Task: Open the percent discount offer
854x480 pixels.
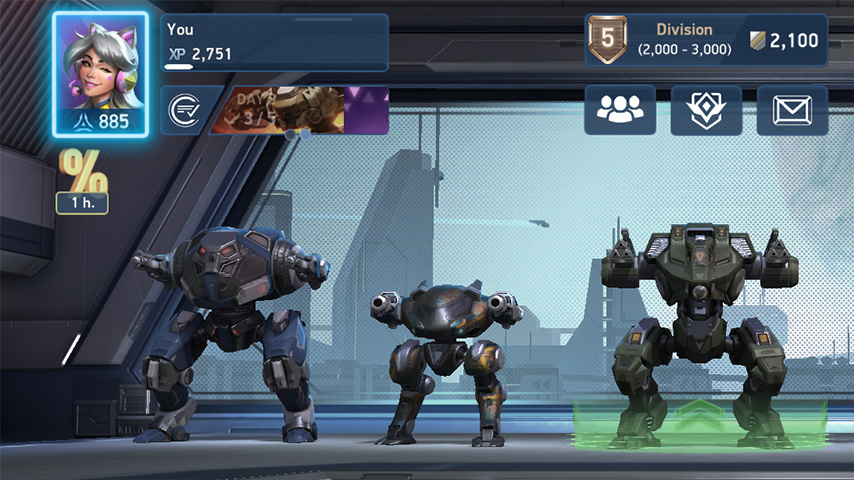Action: (x=82, y=180)
